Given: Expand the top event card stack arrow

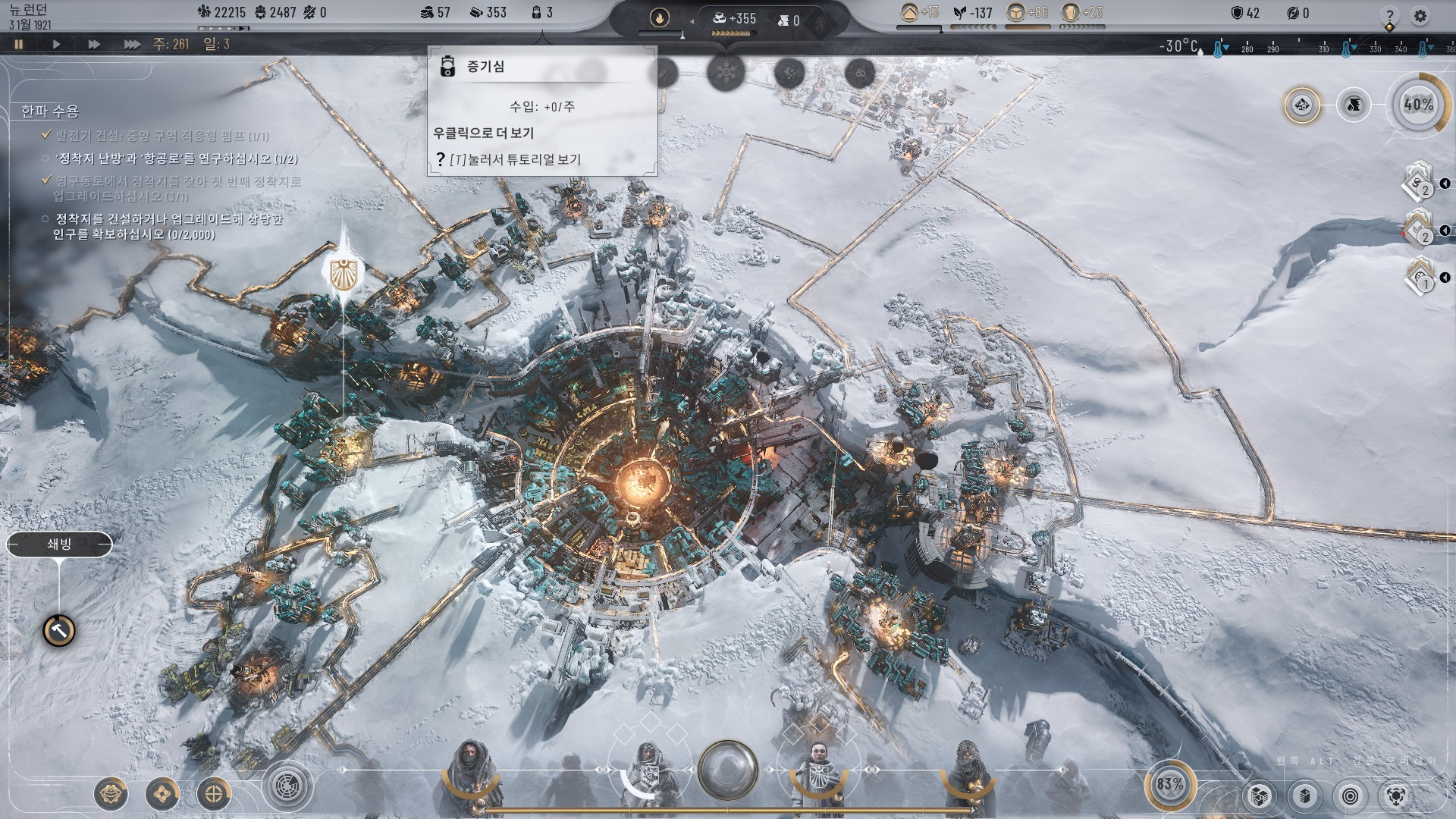Looking at the screenshot, I should click(x=1445, y=184).
